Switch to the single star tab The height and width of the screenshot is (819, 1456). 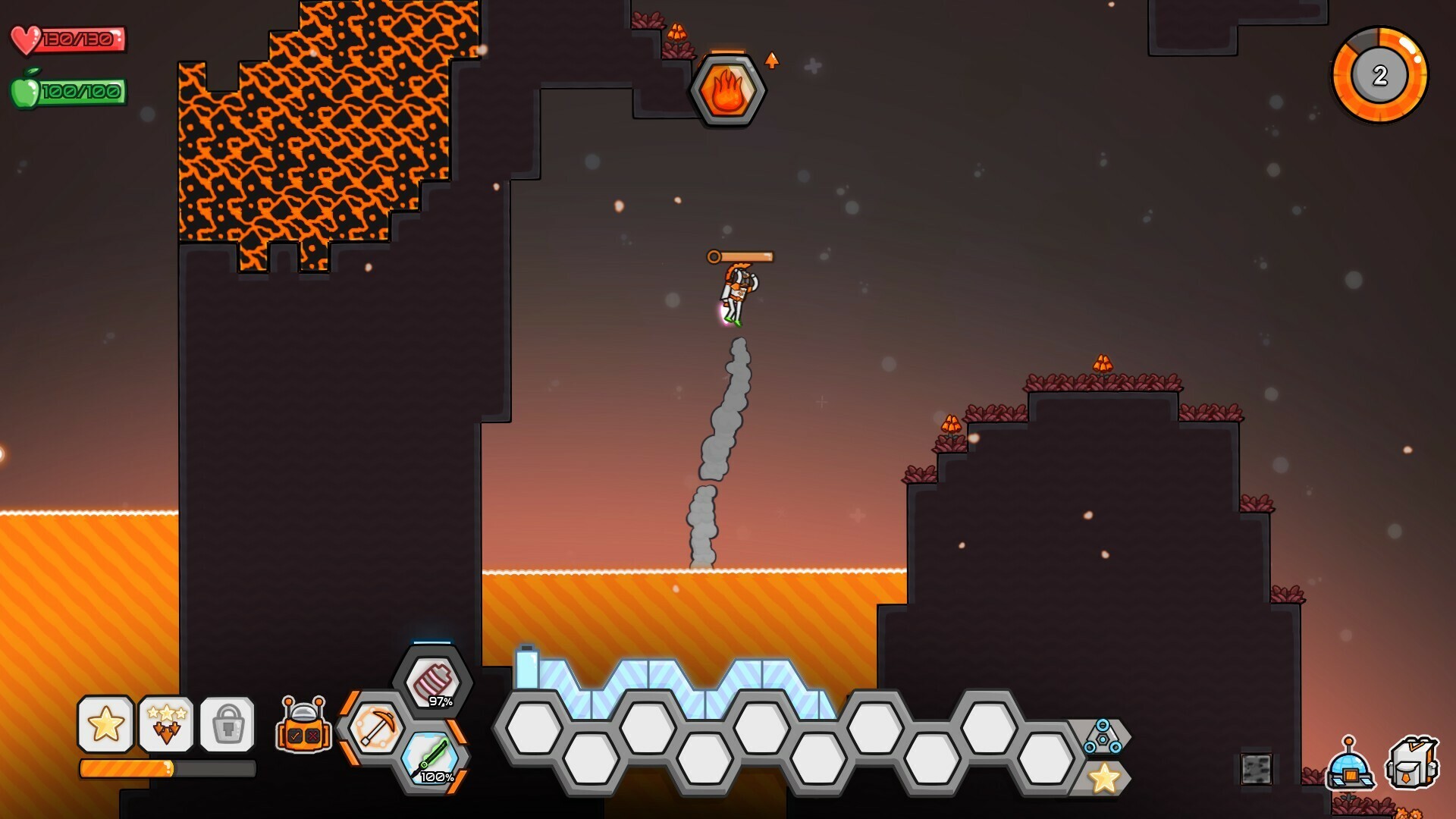tap(105, 723)
